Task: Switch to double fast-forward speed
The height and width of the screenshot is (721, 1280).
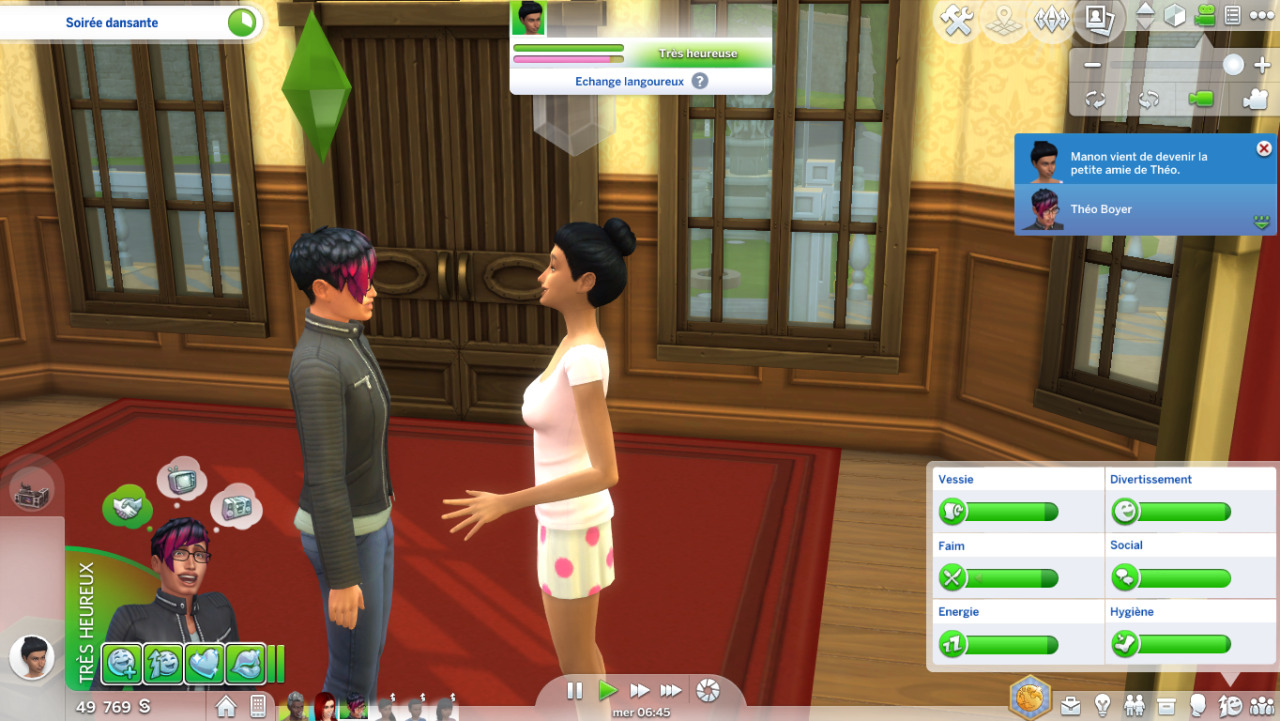Action: click(x=639, y=691)
